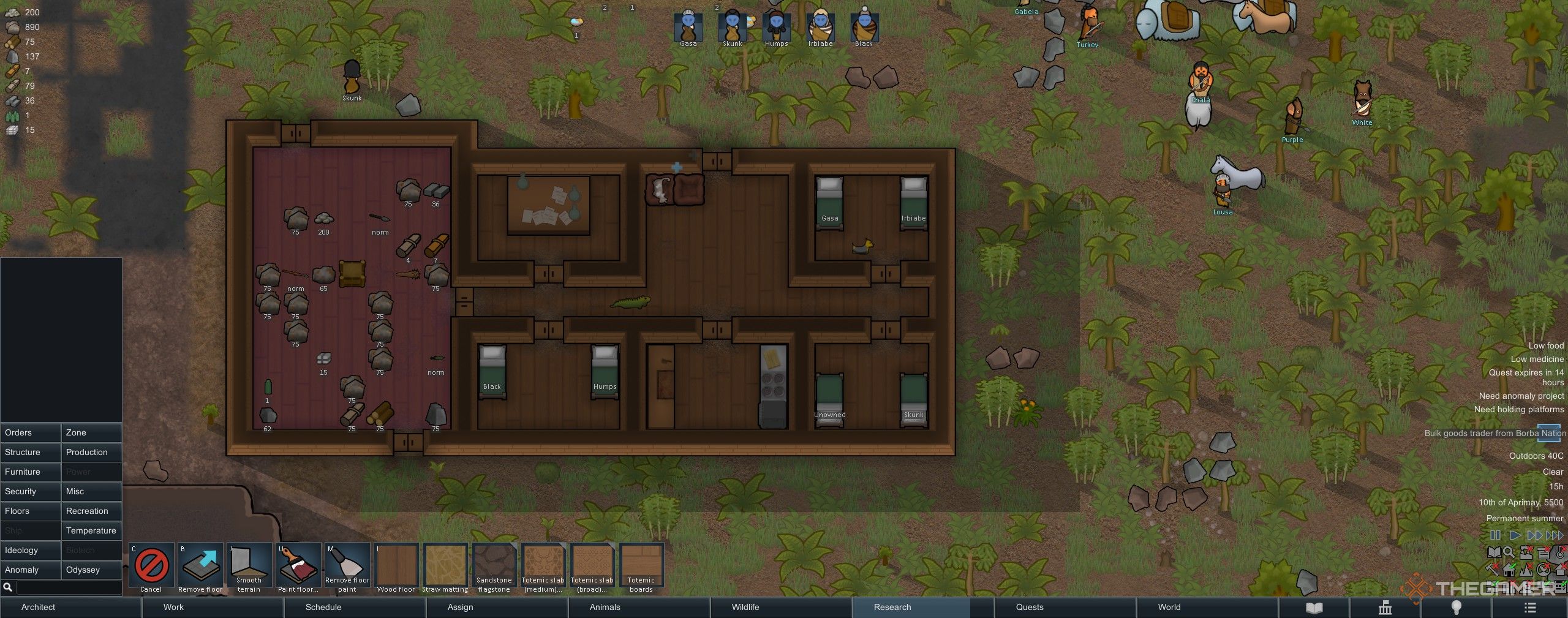Open the Quests tab
Screen dimensions: 1568x618
1030,607
